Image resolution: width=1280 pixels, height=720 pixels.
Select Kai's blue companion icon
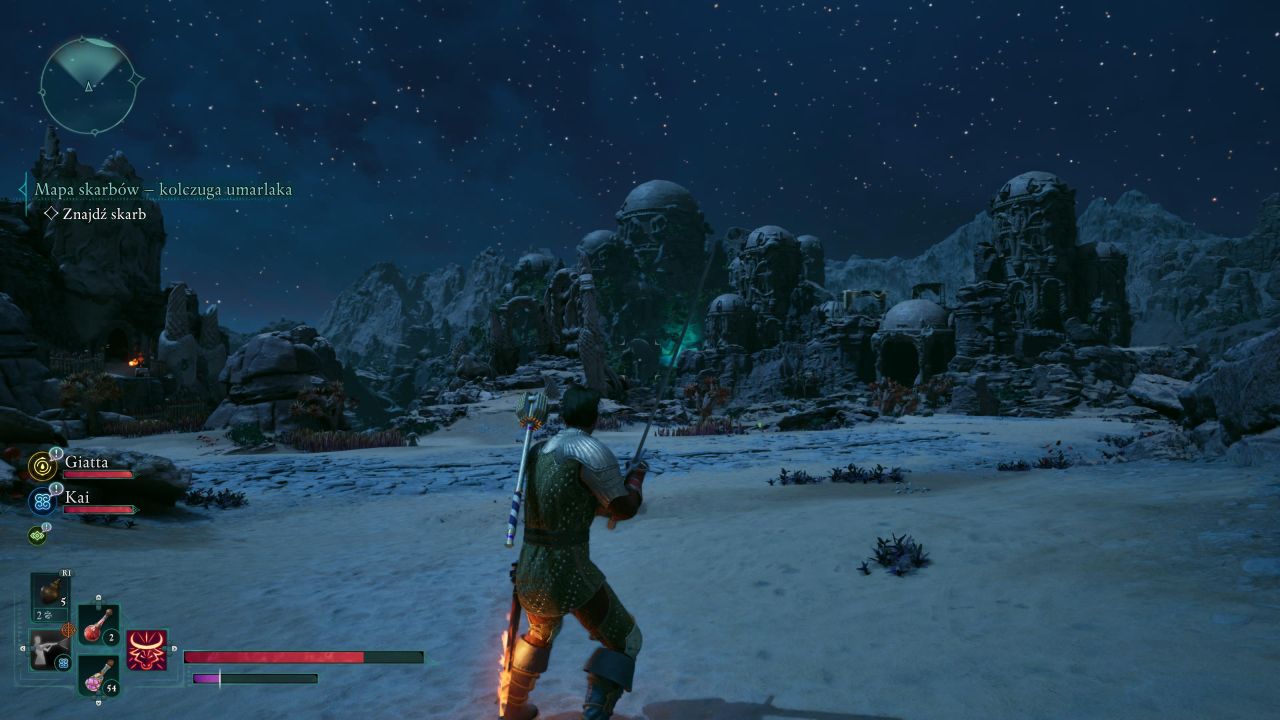(41, 500)
